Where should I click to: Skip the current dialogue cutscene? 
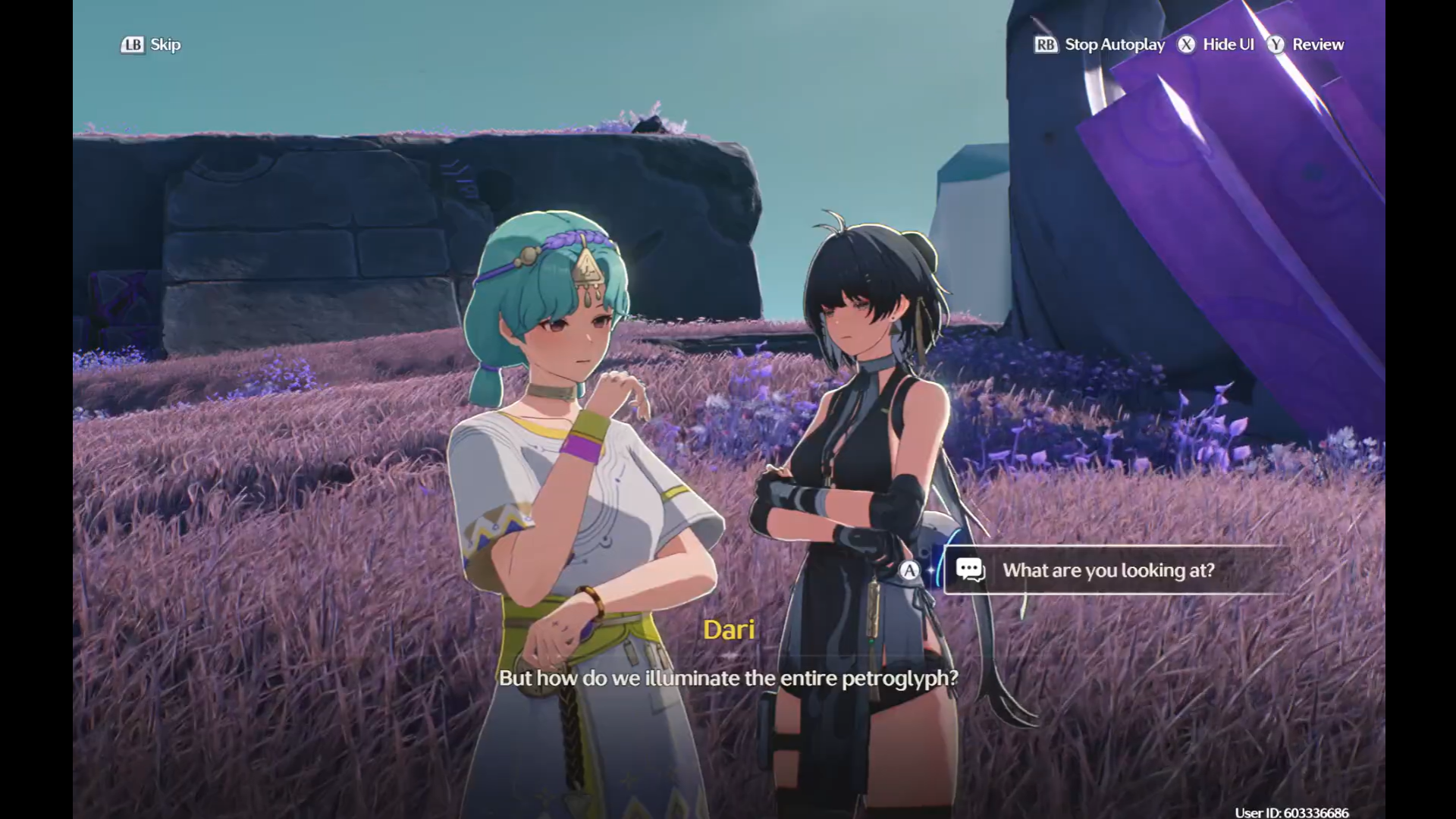tap(151, 45)
